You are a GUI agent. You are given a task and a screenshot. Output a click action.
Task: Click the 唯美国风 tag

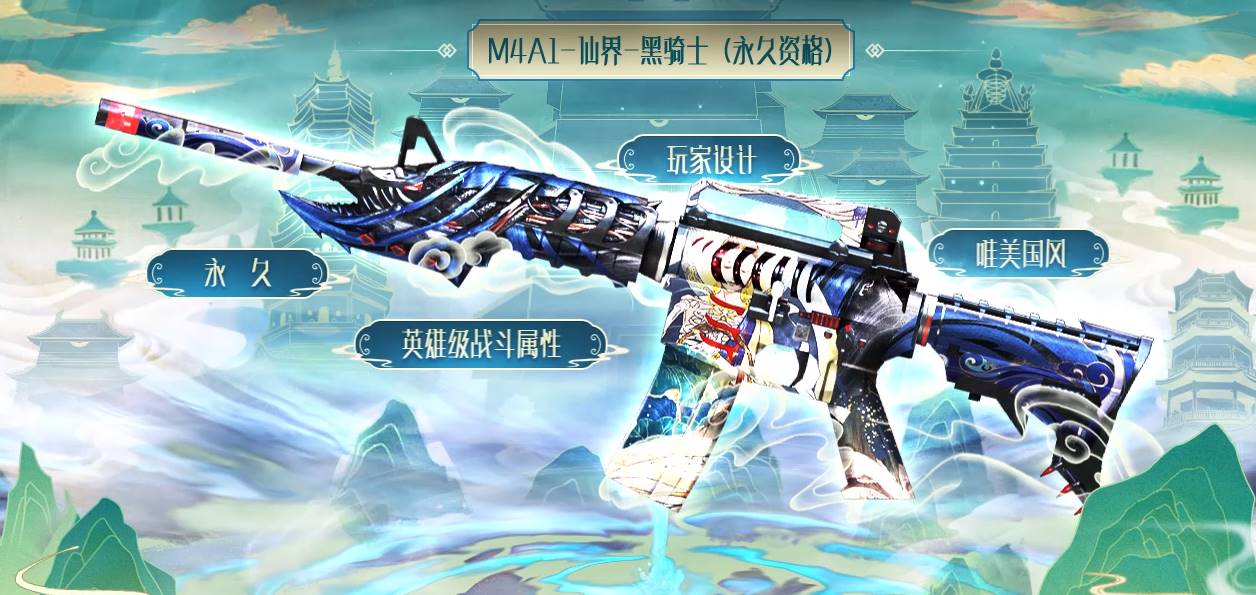(1019, 254)
